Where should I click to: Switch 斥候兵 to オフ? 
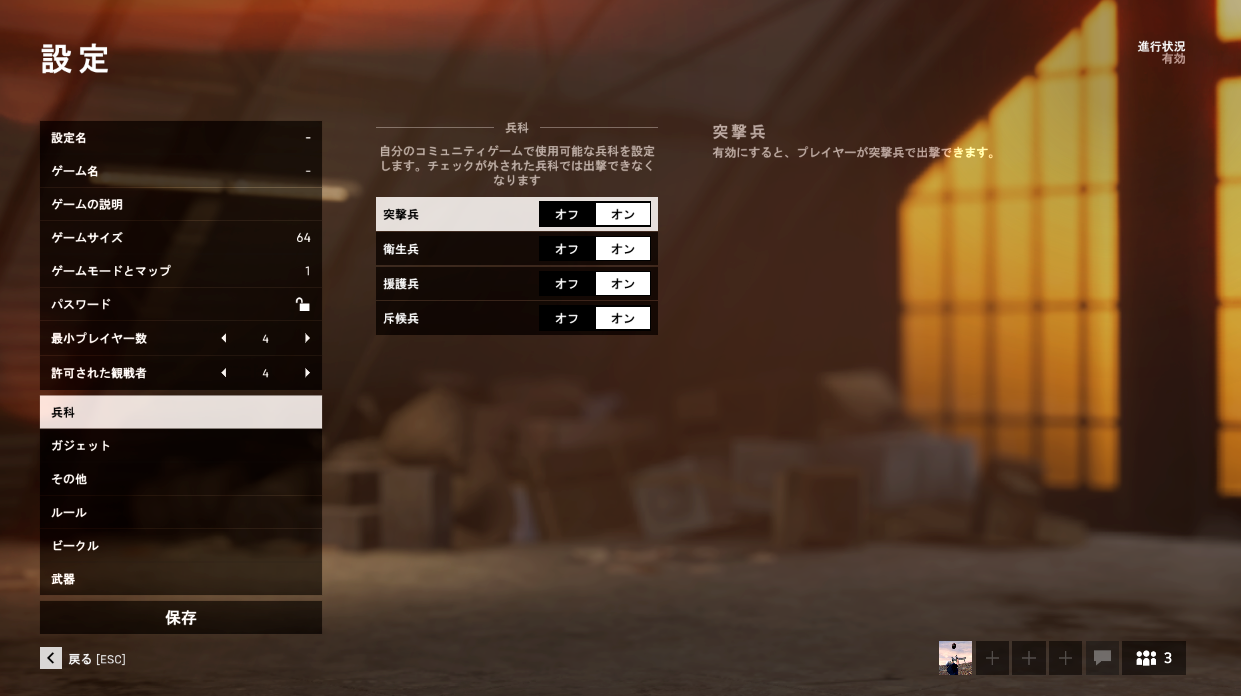click(567, 318)
